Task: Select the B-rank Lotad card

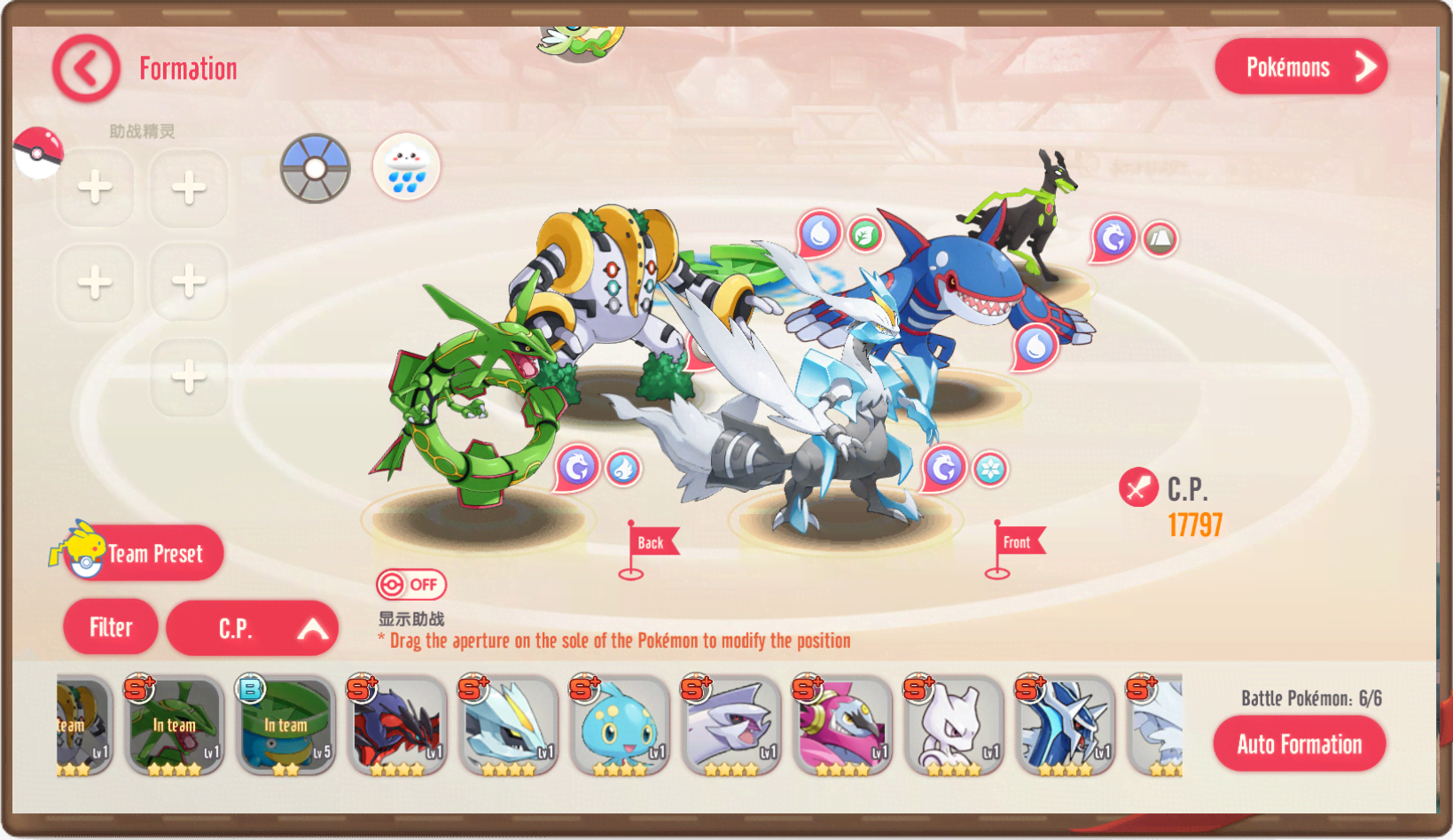Action: [x=285, y=725]
